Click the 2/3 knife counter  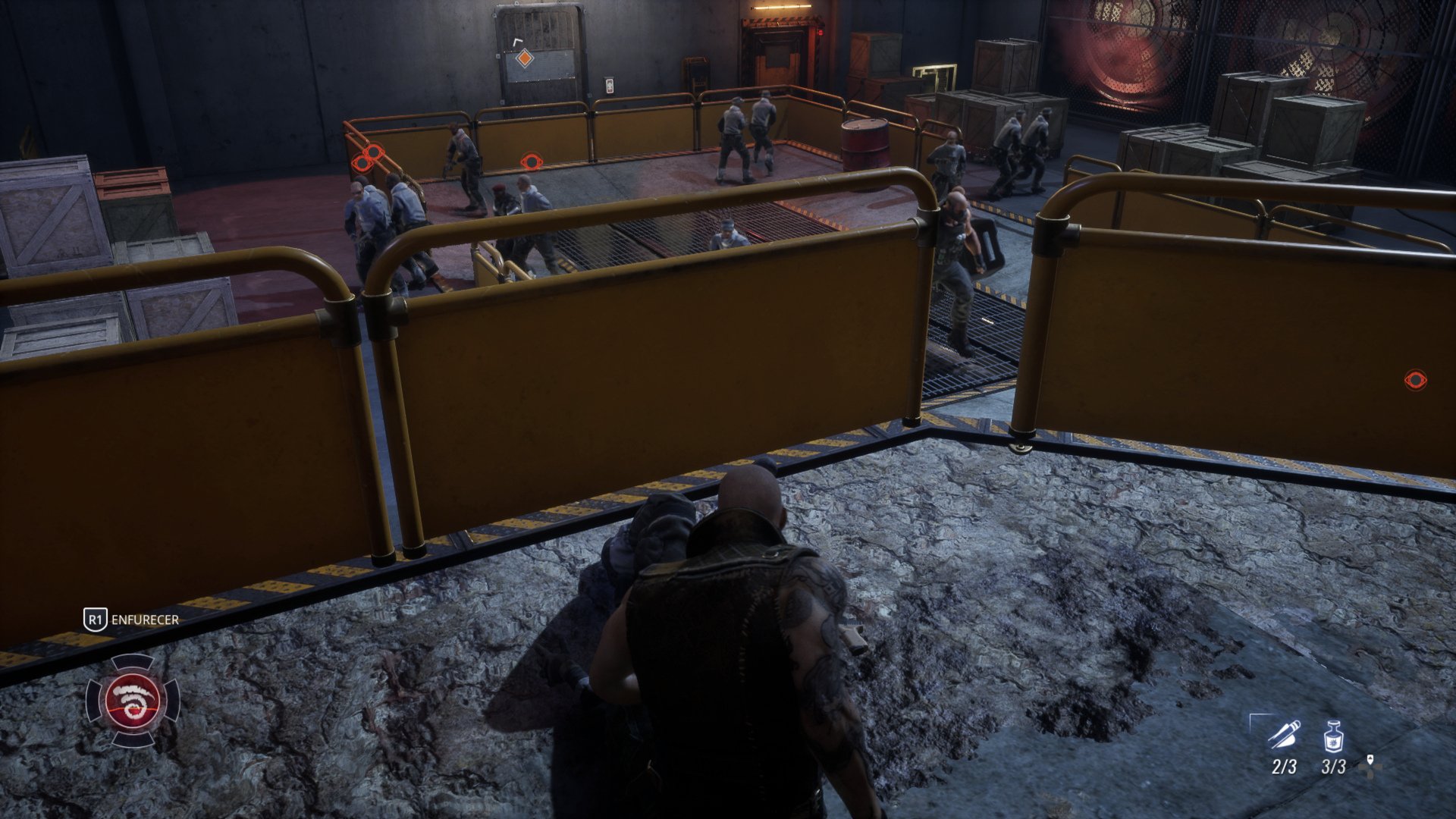[1284, 767]
